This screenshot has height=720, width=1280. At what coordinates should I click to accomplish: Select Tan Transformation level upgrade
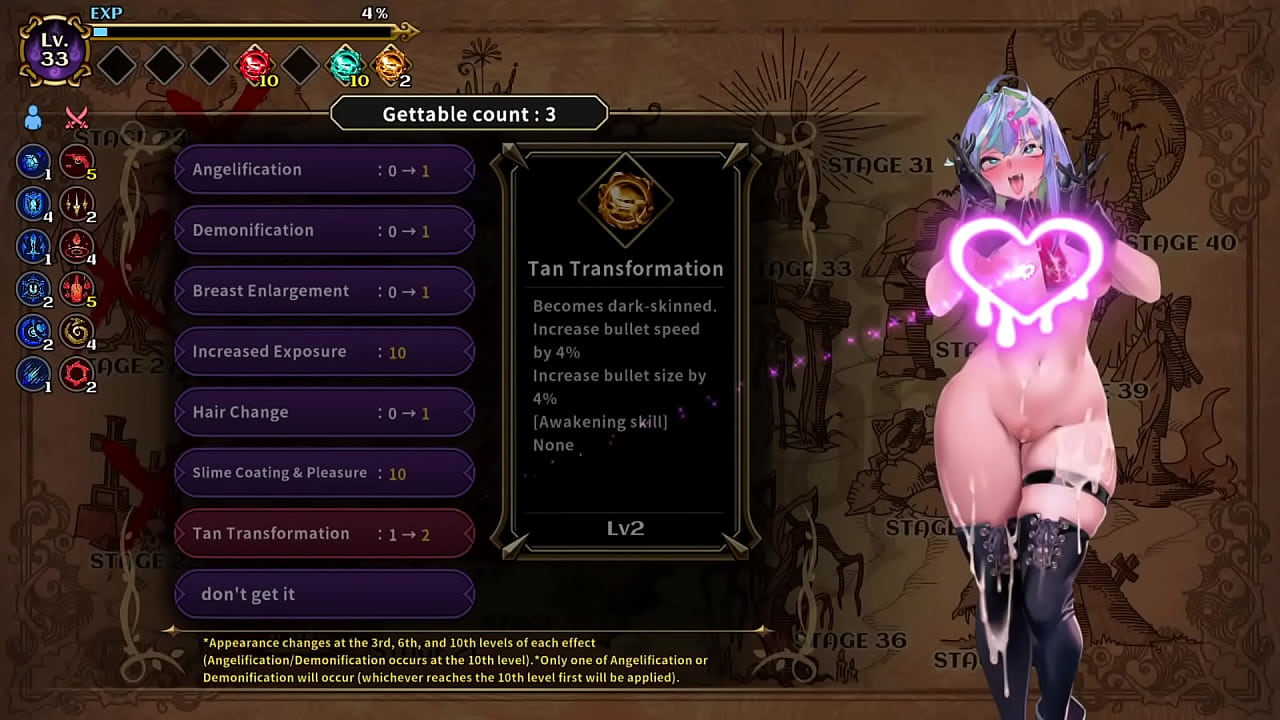(324, 534)
